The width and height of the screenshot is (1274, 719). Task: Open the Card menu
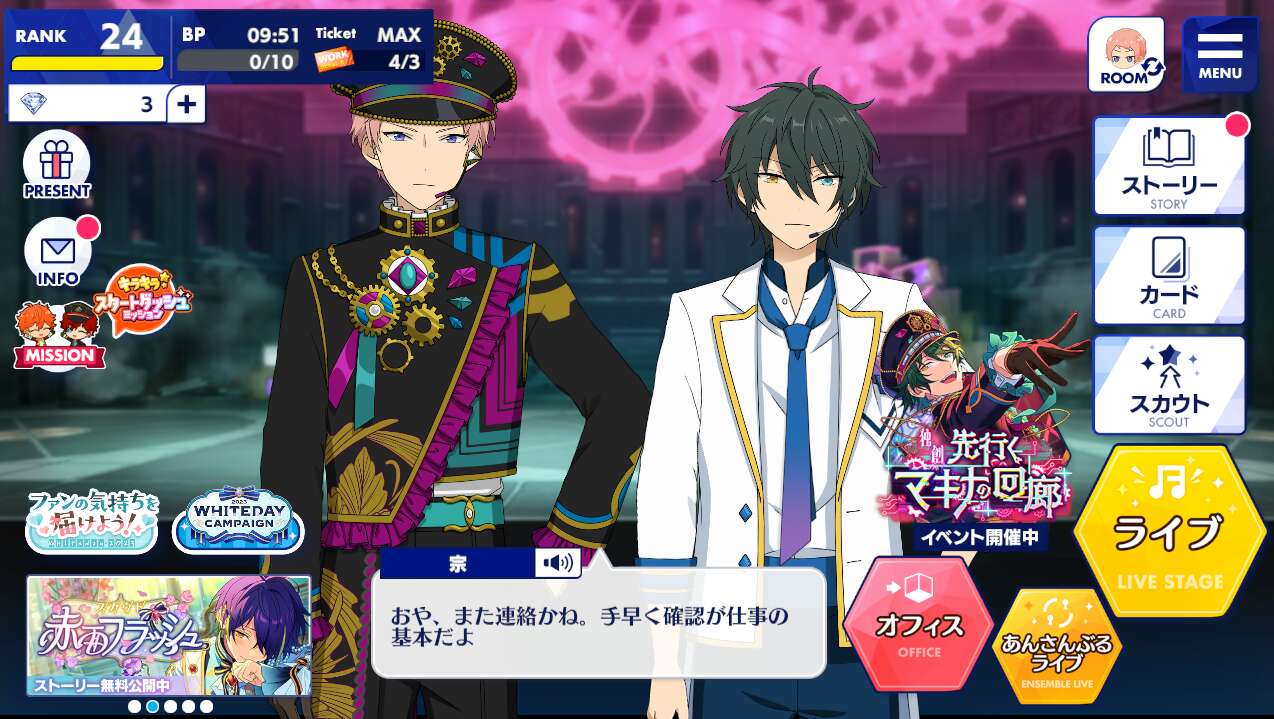tap(1168, 275)
